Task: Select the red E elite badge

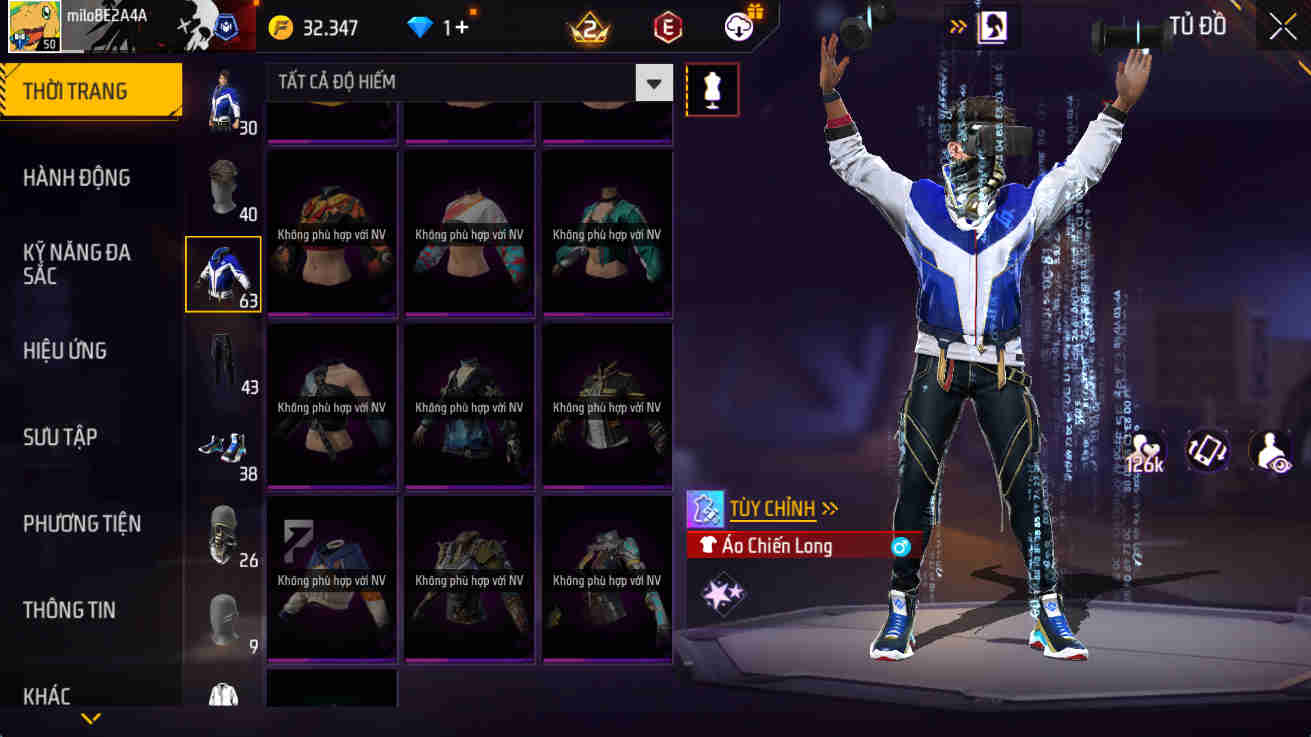Action: tap(666, 27)
